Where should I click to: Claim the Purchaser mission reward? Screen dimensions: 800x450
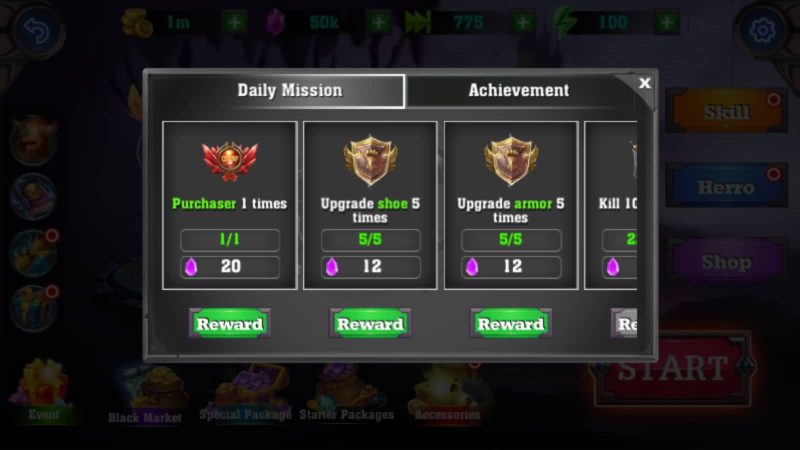click(229, 324)
